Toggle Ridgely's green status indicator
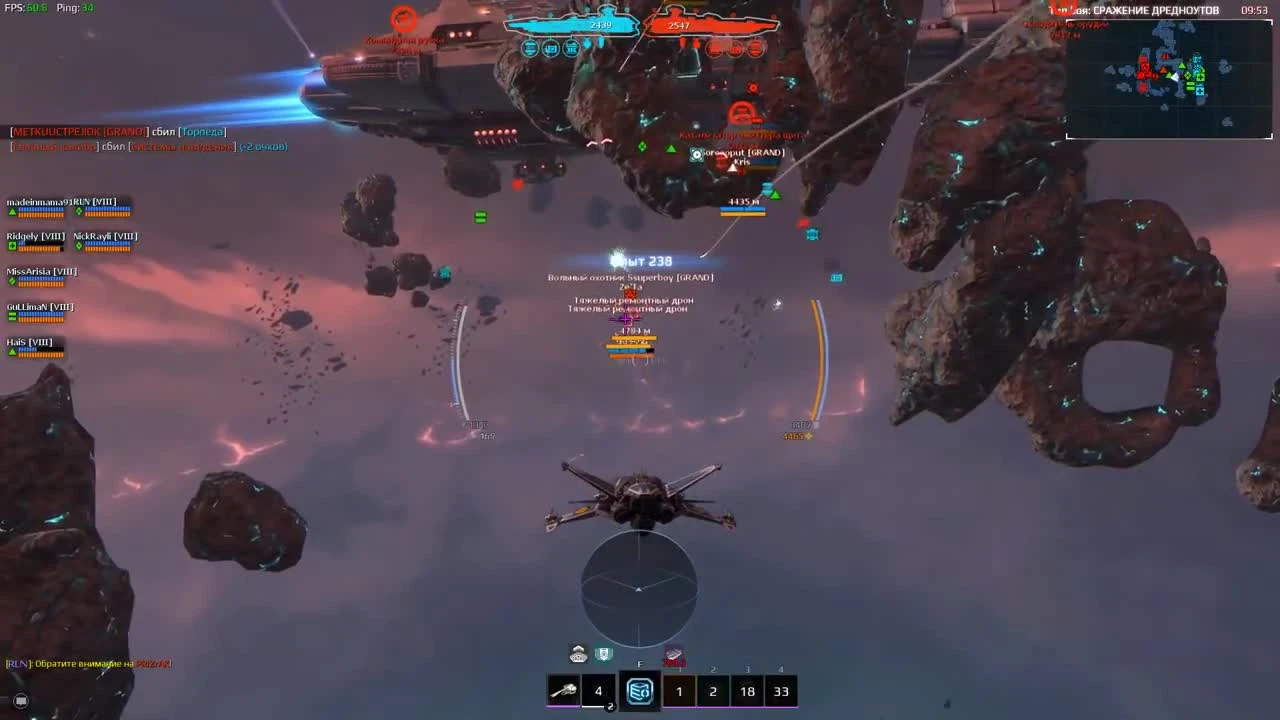1280x720 pixels. pyautogui.click(x=11, y=245)
